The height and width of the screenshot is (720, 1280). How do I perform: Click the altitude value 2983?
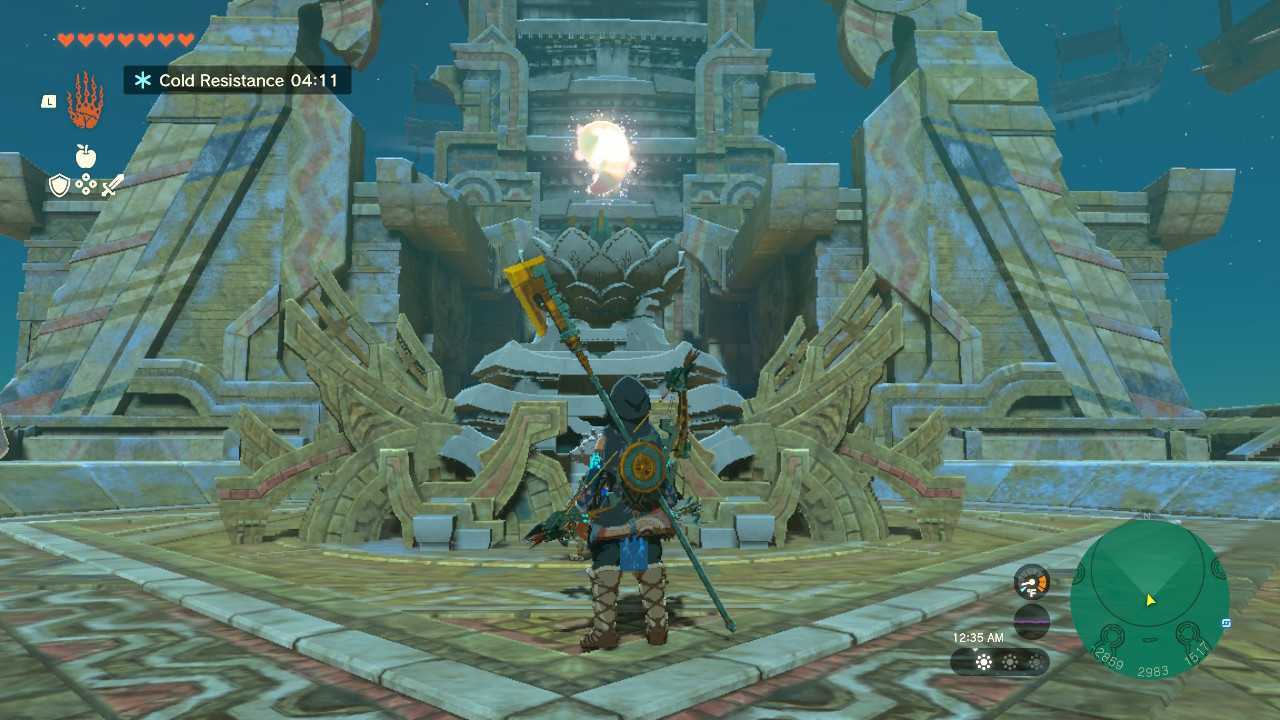point(1154,670)
